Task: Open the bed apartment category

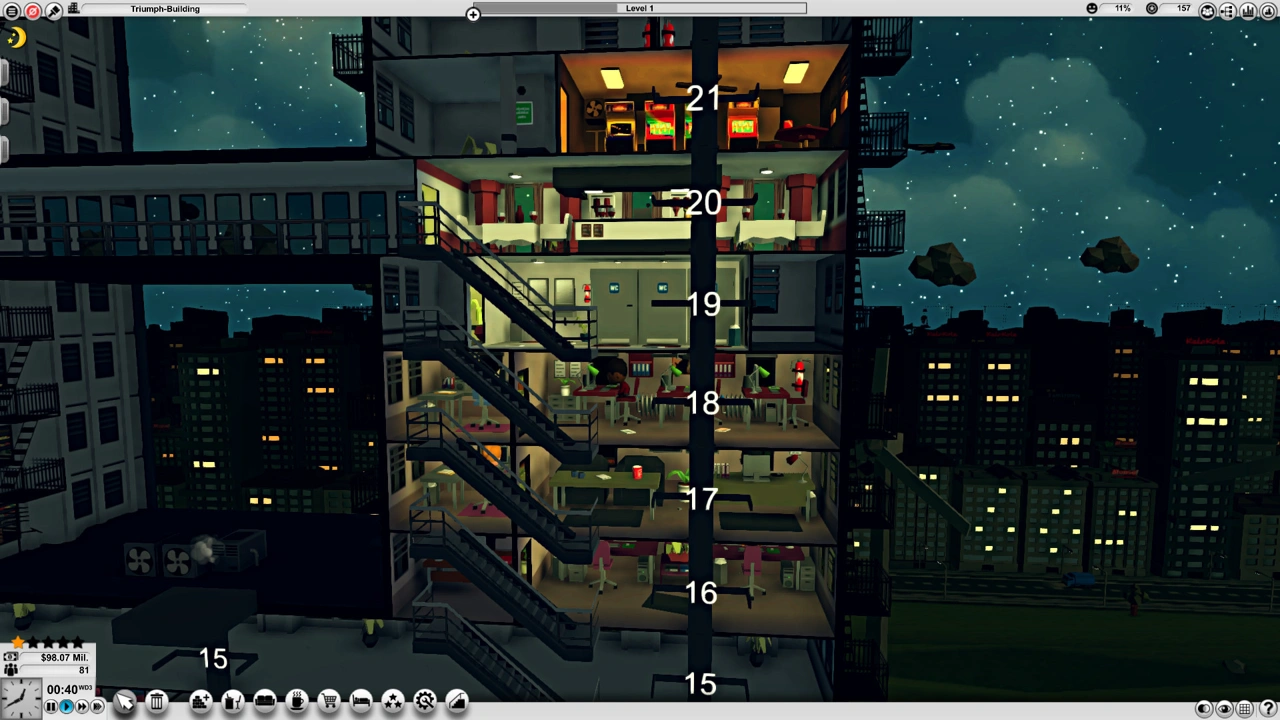Action: (361, 701)
